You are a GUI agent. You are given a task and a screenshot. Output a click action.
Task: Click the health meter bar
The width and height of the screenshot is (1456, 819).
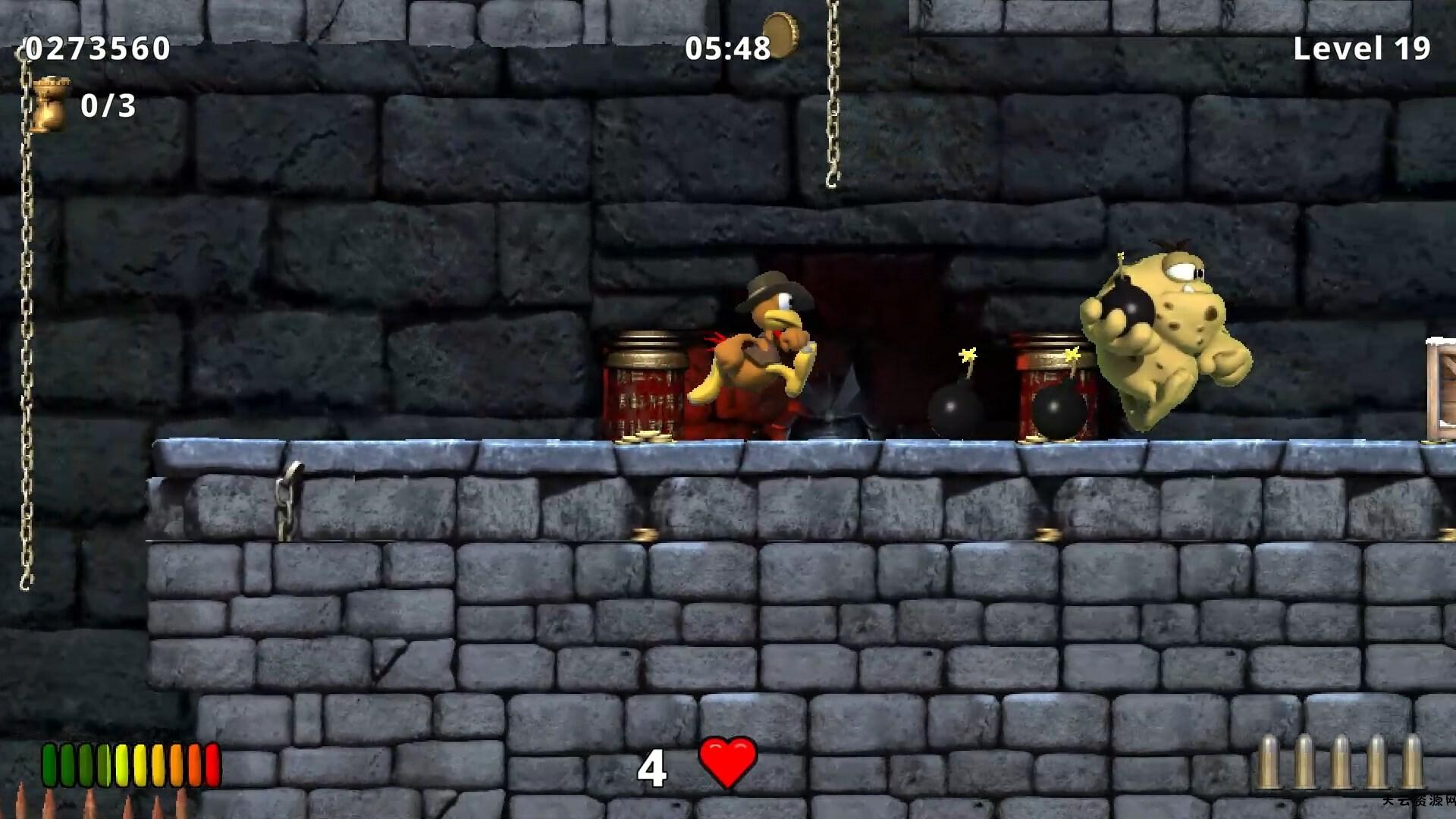129,766
